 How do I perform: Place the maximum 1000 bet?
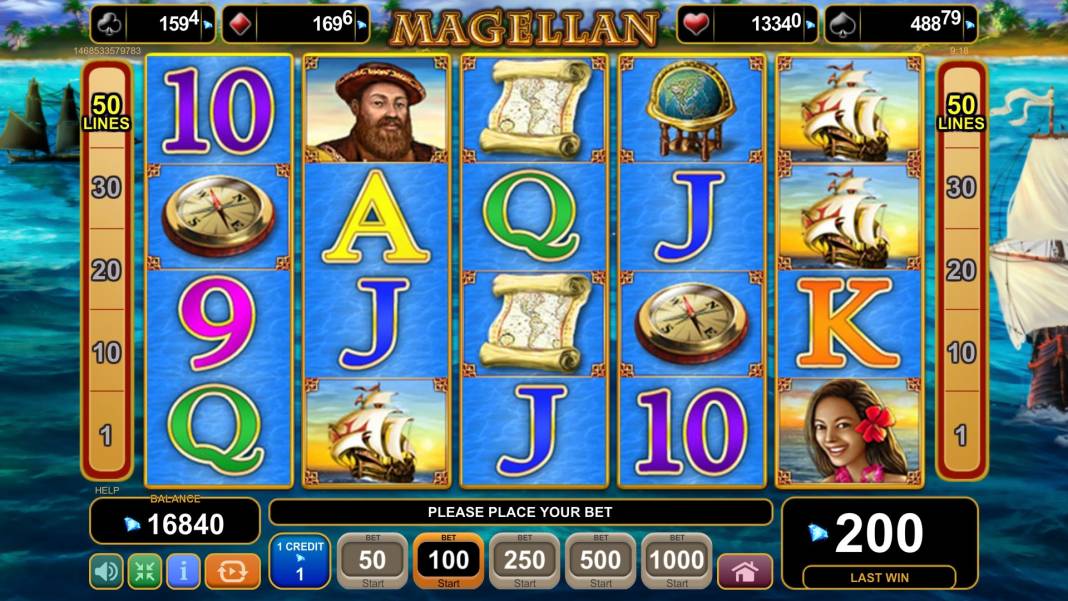[677, 561]
